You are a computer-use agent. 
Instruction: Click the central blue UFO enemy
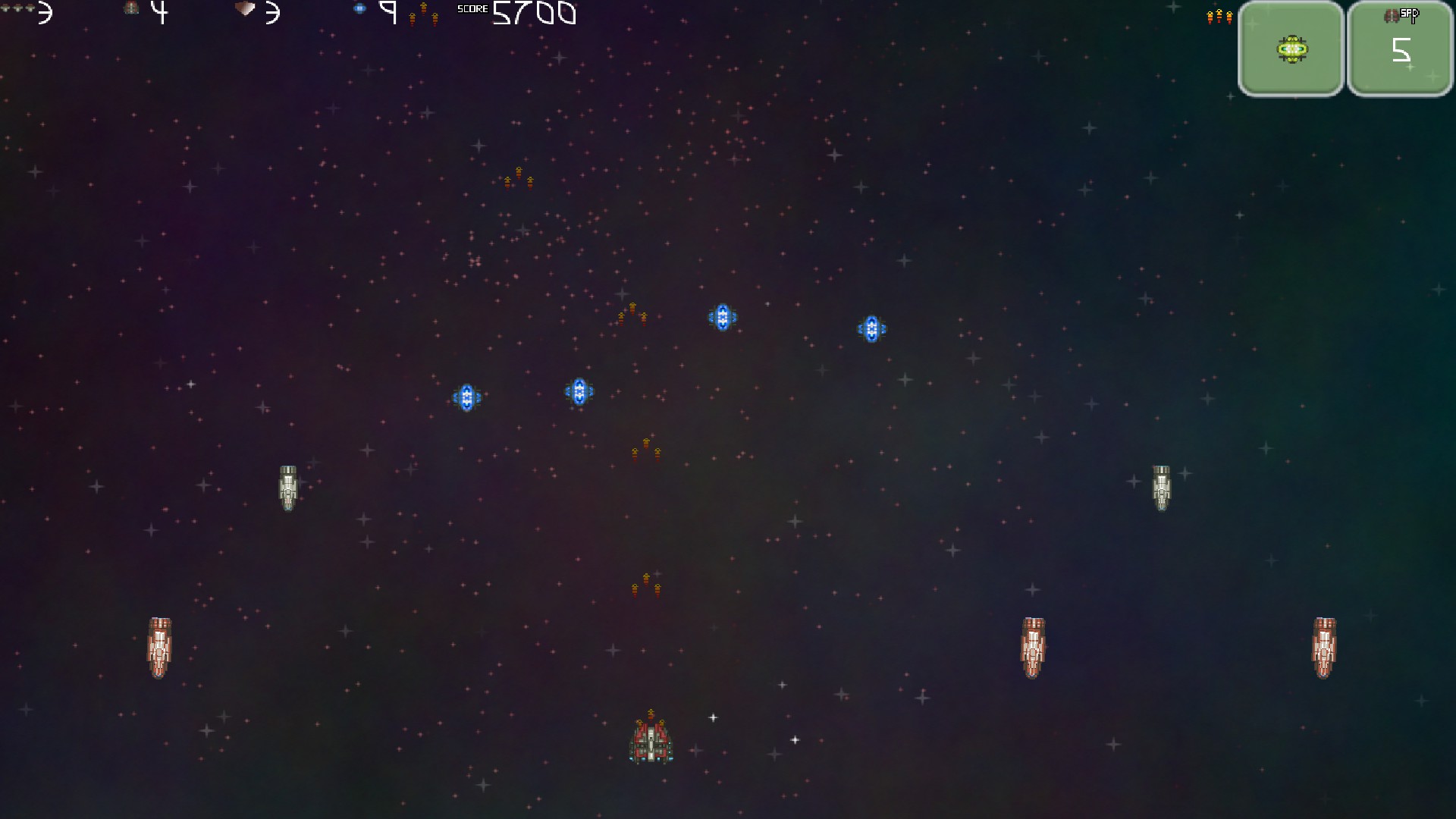click(x=722, y=317)
